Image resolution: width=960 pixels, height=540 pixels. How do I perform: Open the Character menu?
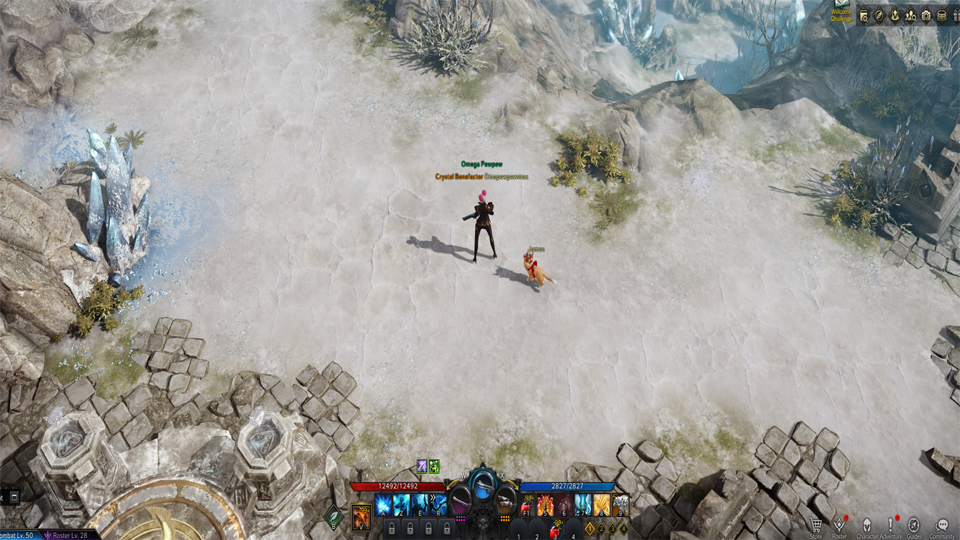point(866,525)
